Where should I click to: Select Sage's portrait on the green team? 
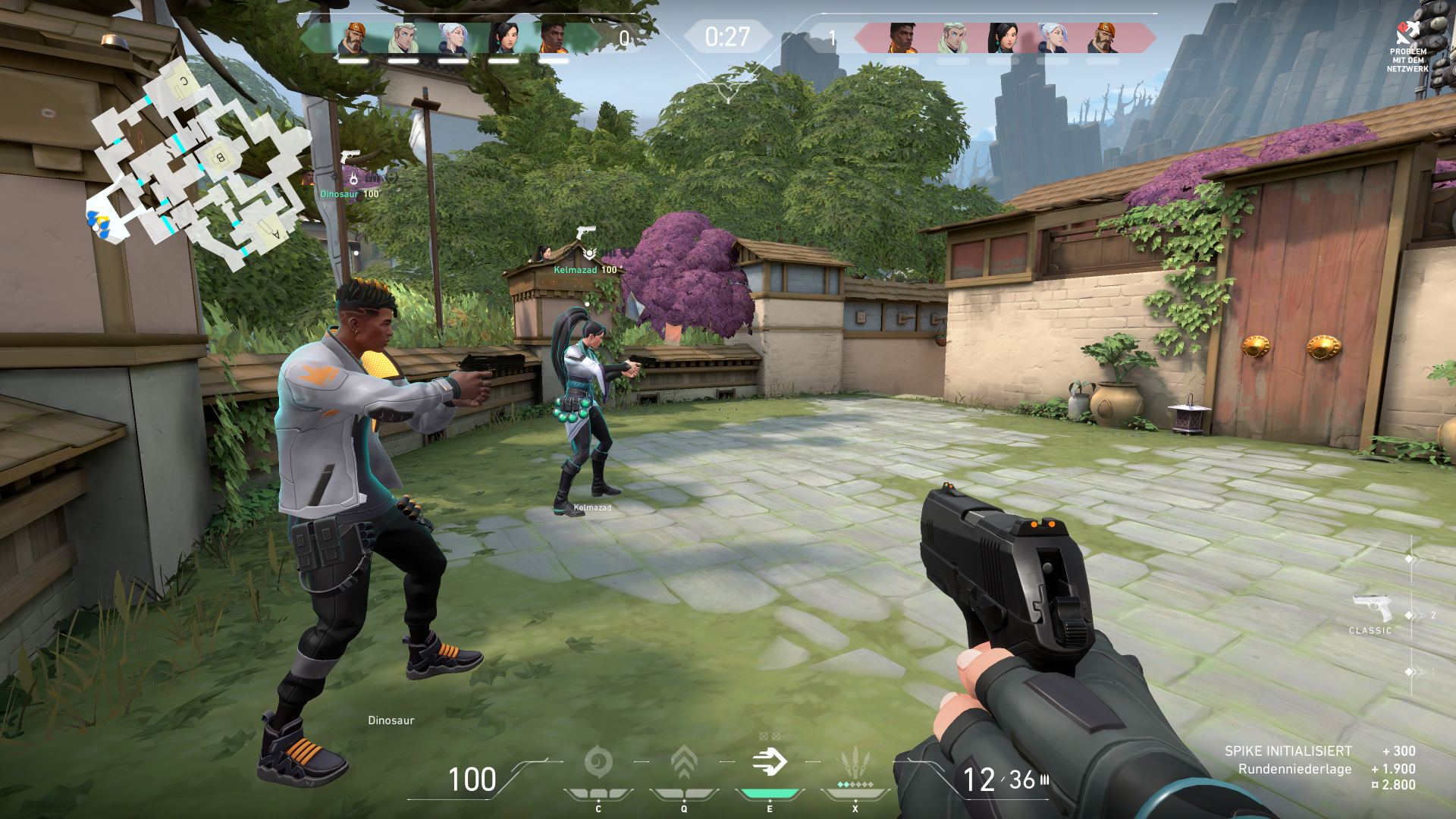(x=504, y=38)
